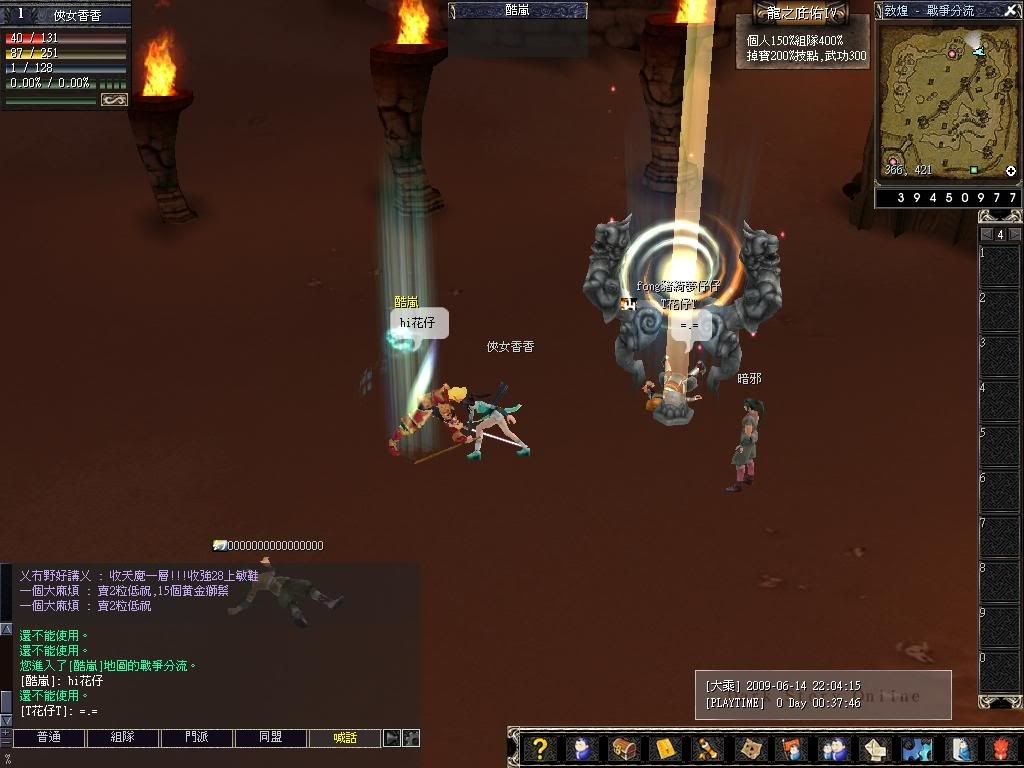Toggle the chain-link button under the status bars

tap(114, 100)
